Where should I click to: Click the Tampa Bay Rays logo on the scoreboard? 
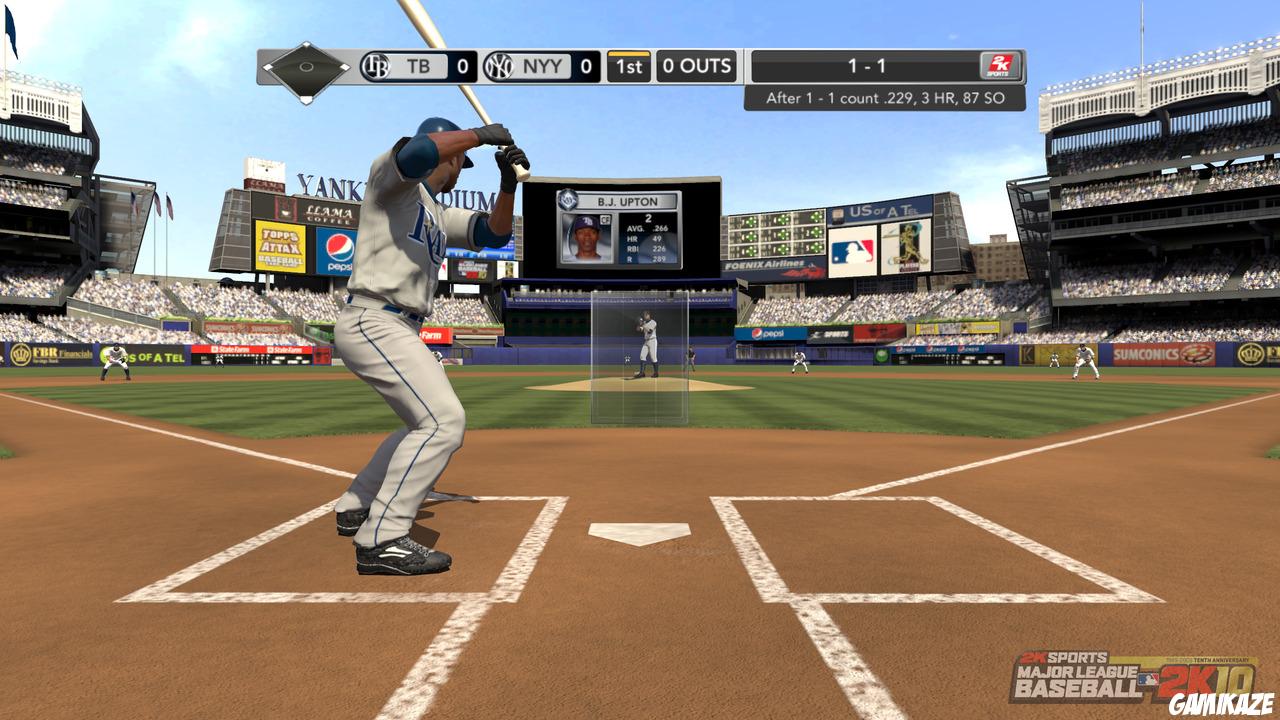[377, 67]
